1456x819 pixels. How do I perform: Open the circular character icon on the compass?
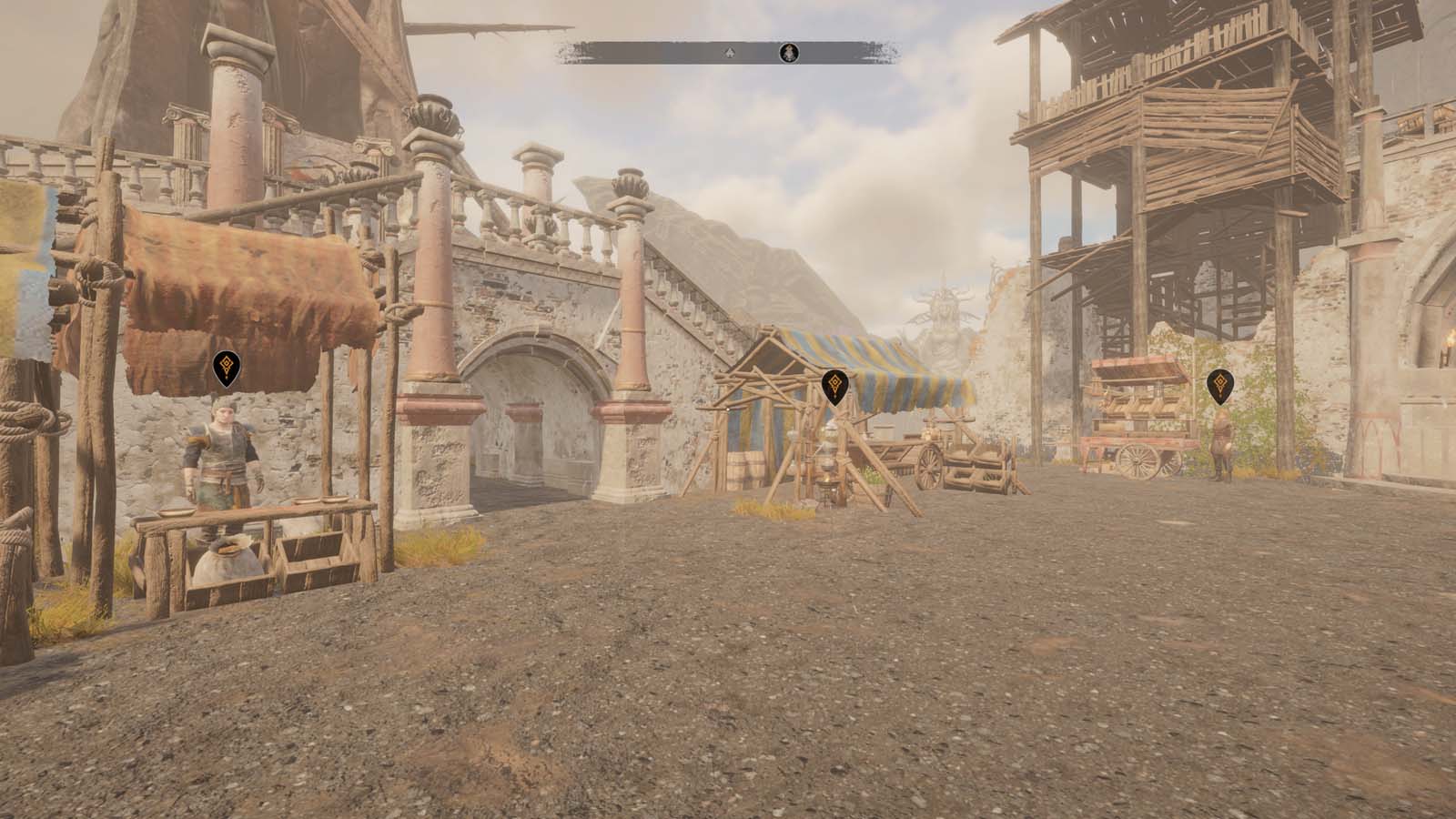[788, 52]
